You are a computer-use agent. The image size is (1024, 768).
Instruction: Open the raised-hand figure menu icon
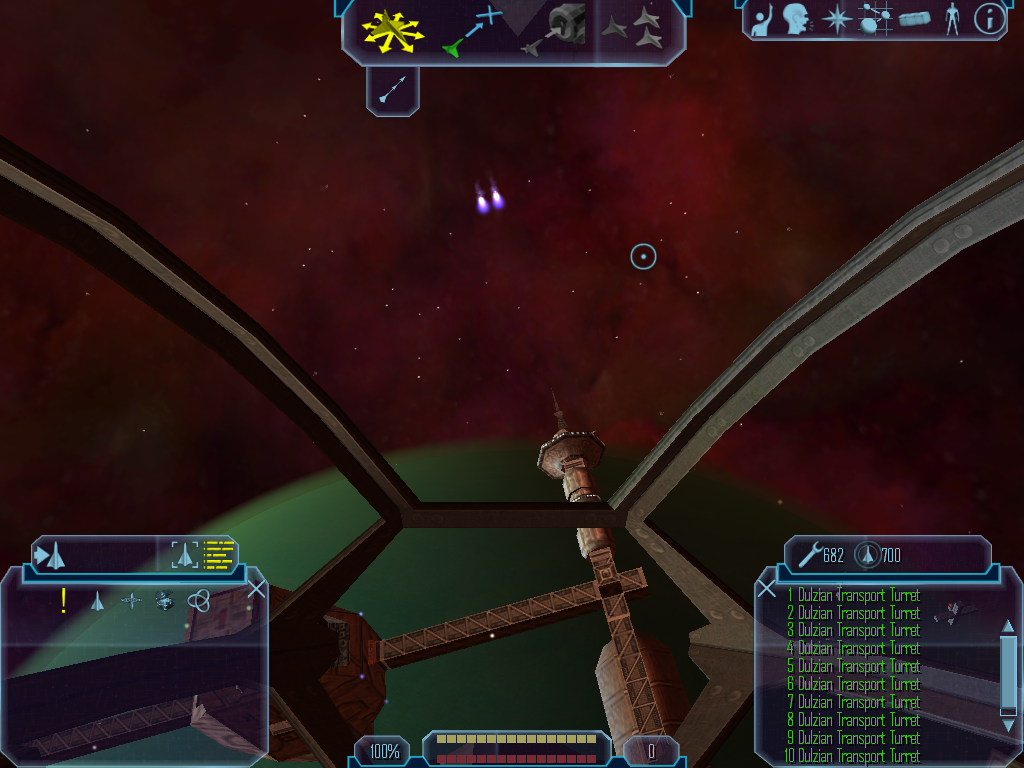[762, 19]
